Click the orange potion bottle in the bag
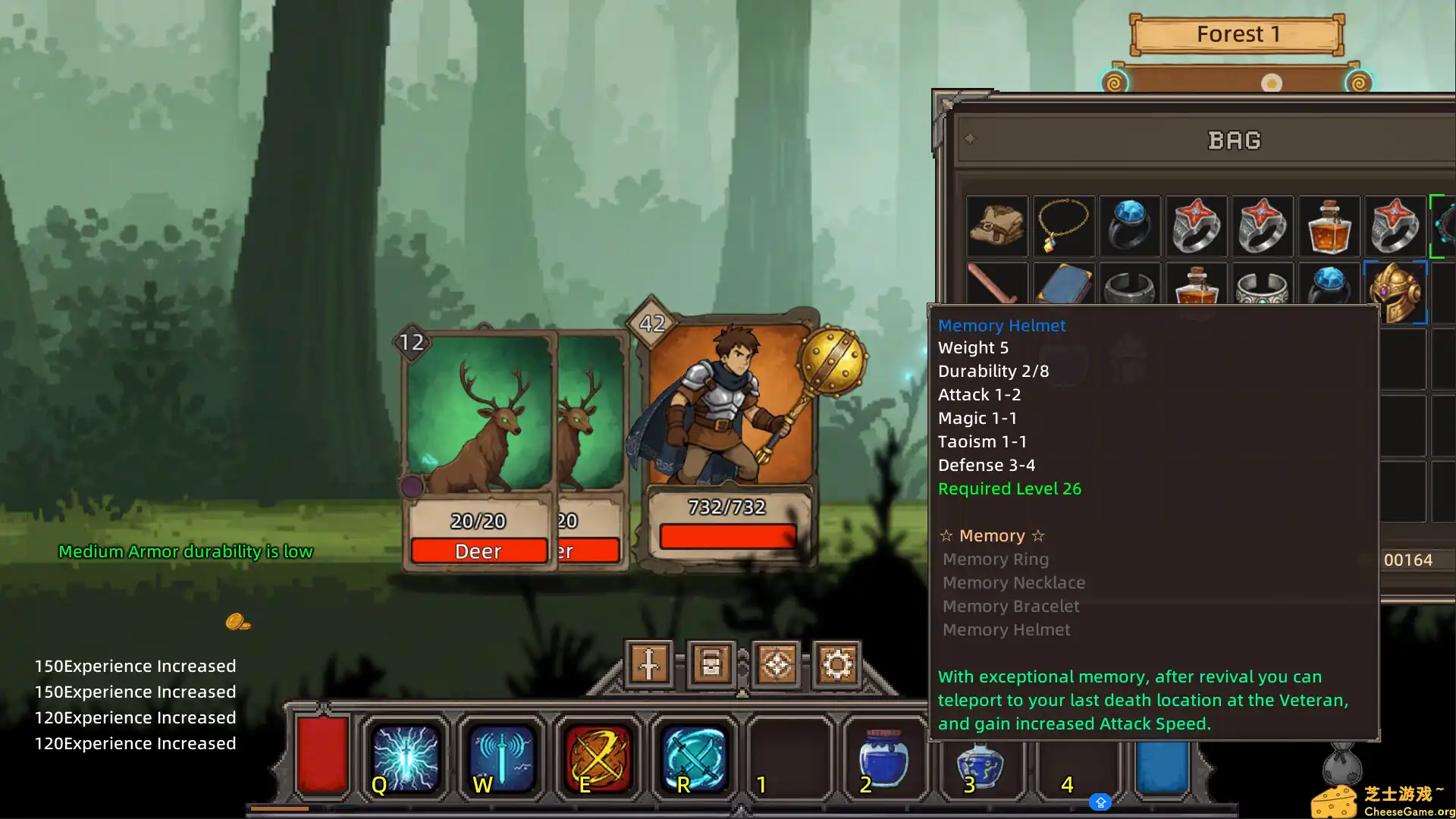Viewport: 1456px width, 819px height. coord(1329,226)
